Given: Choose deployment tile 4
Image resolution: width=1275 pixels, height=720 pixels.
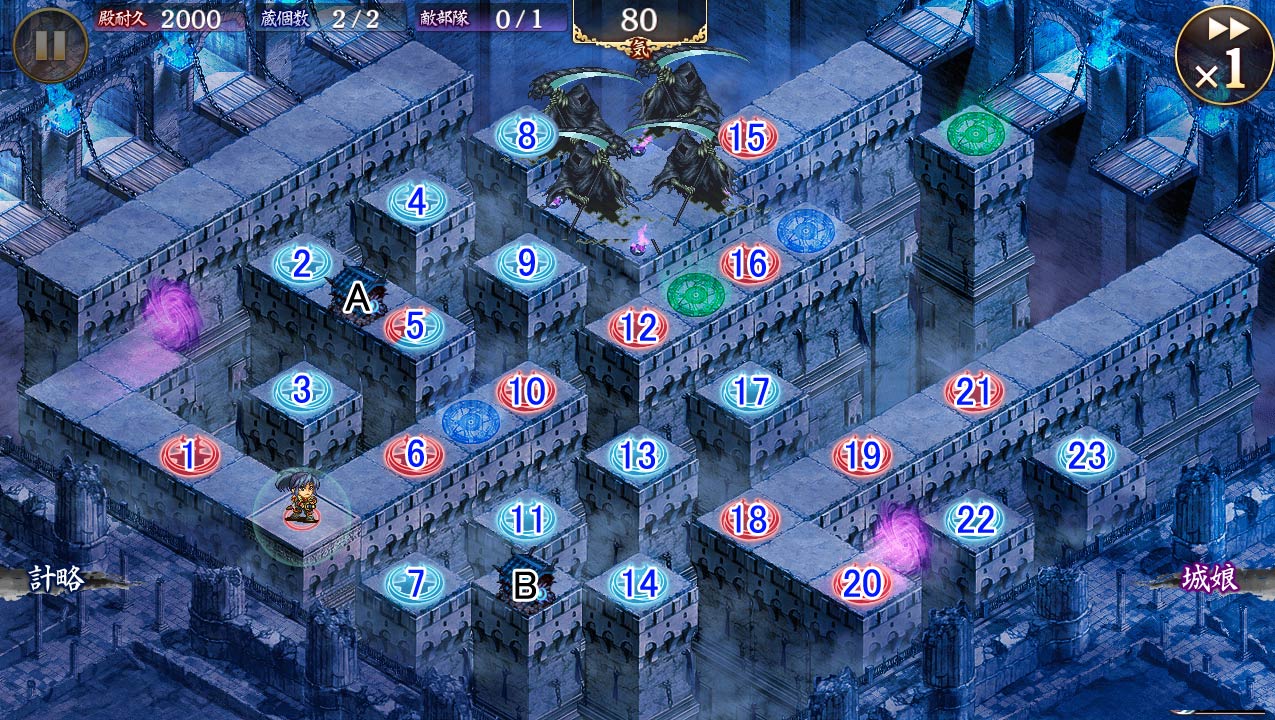Looking at the screenshot, I should (416, 202).
